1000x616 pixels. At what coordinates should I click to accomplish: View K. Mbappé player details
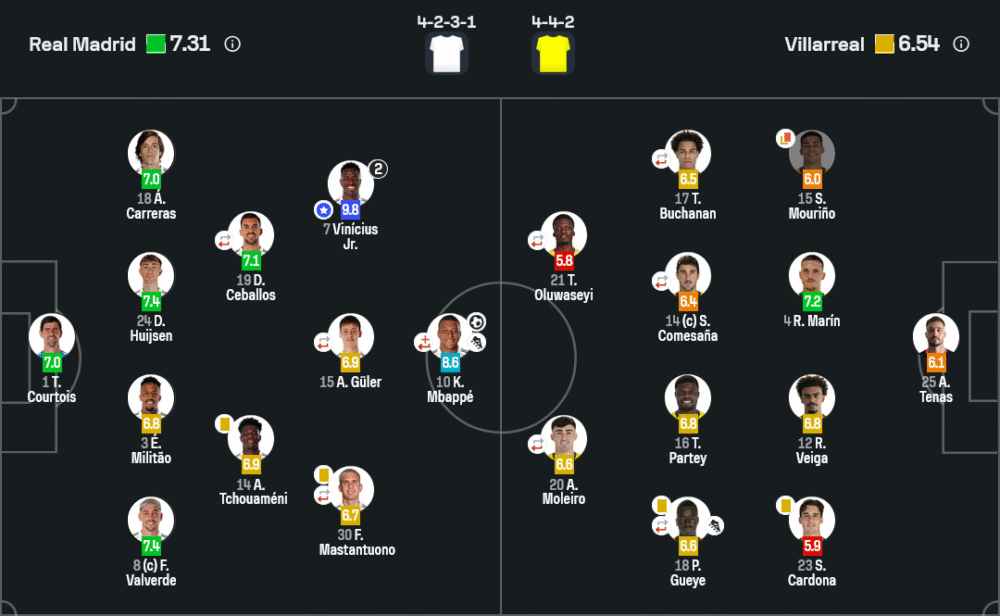451,337
